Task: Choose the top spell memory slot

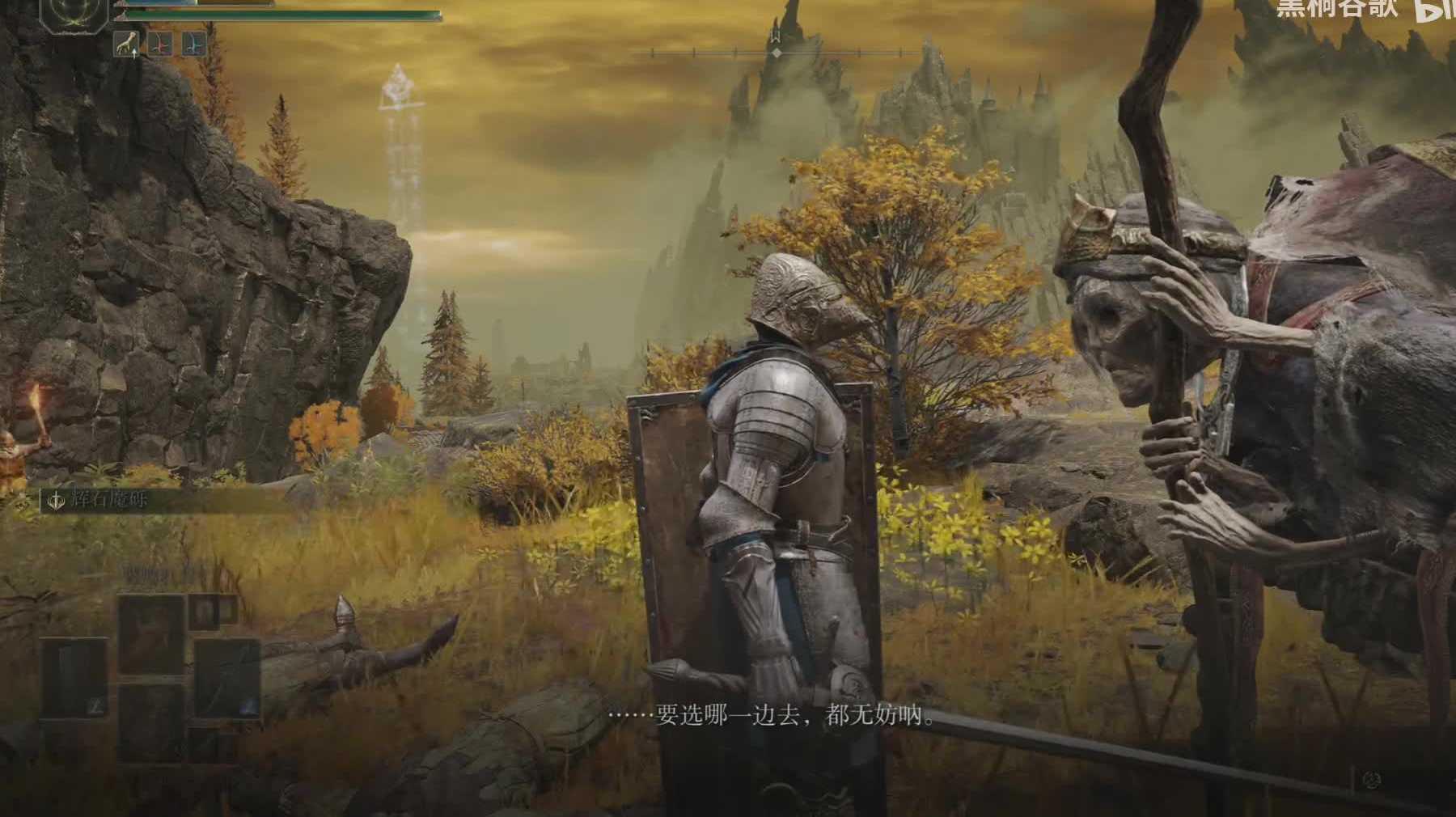Action: pos(151,635)
